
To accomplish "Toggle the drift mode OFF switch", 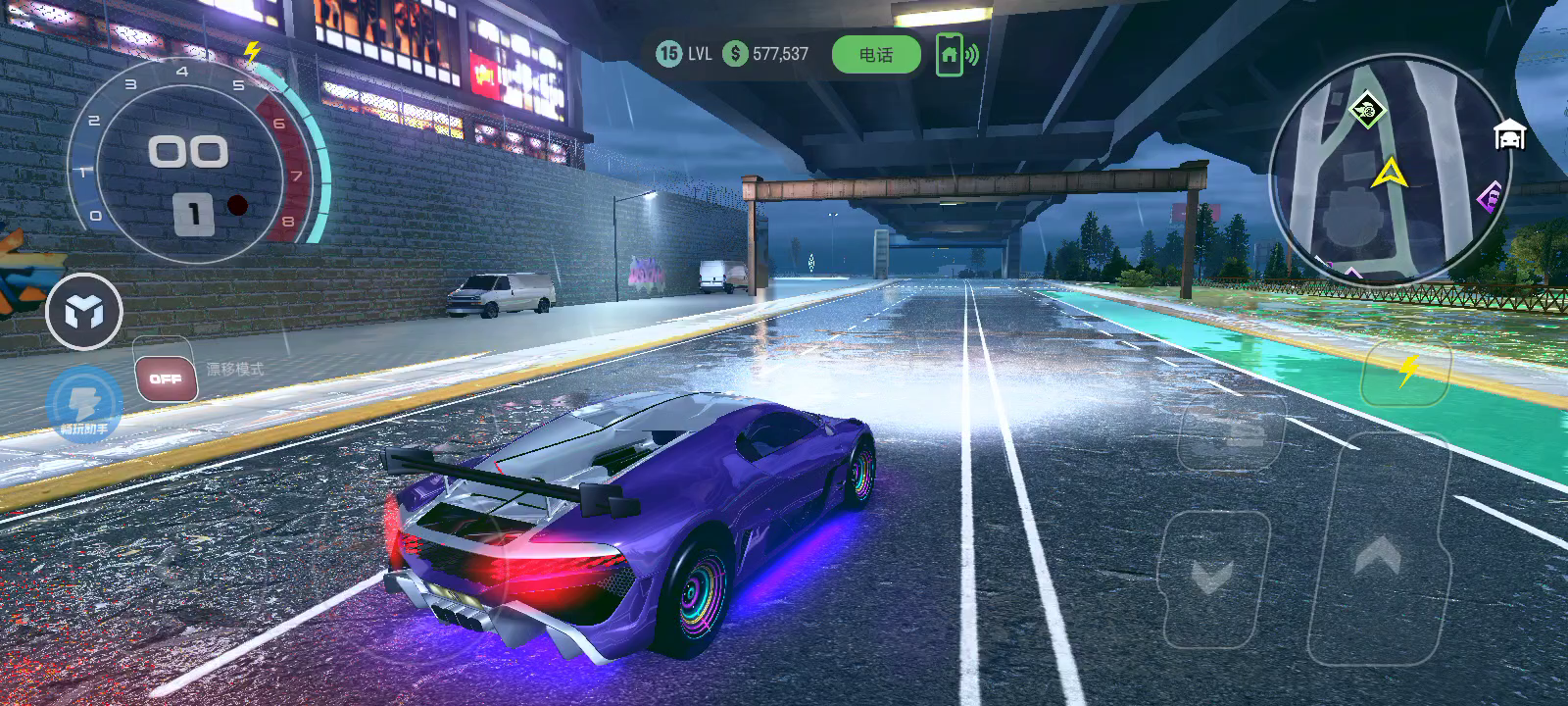I will click(166, 378).
